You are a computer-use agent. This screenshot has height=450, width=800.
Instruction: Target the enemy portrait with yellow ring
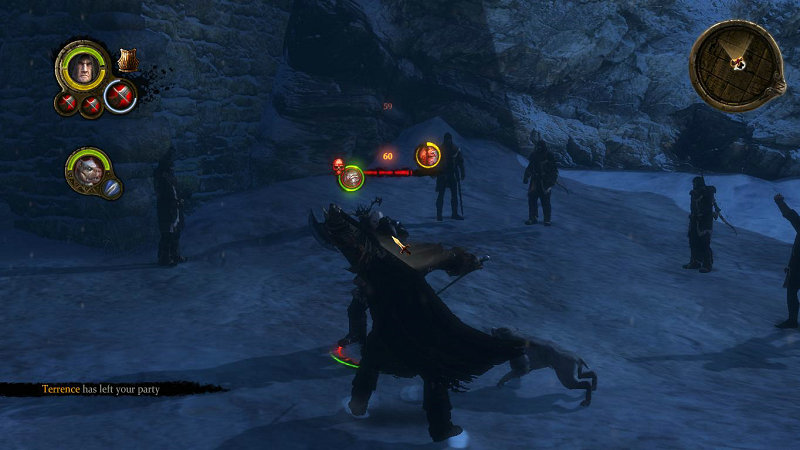428,155
